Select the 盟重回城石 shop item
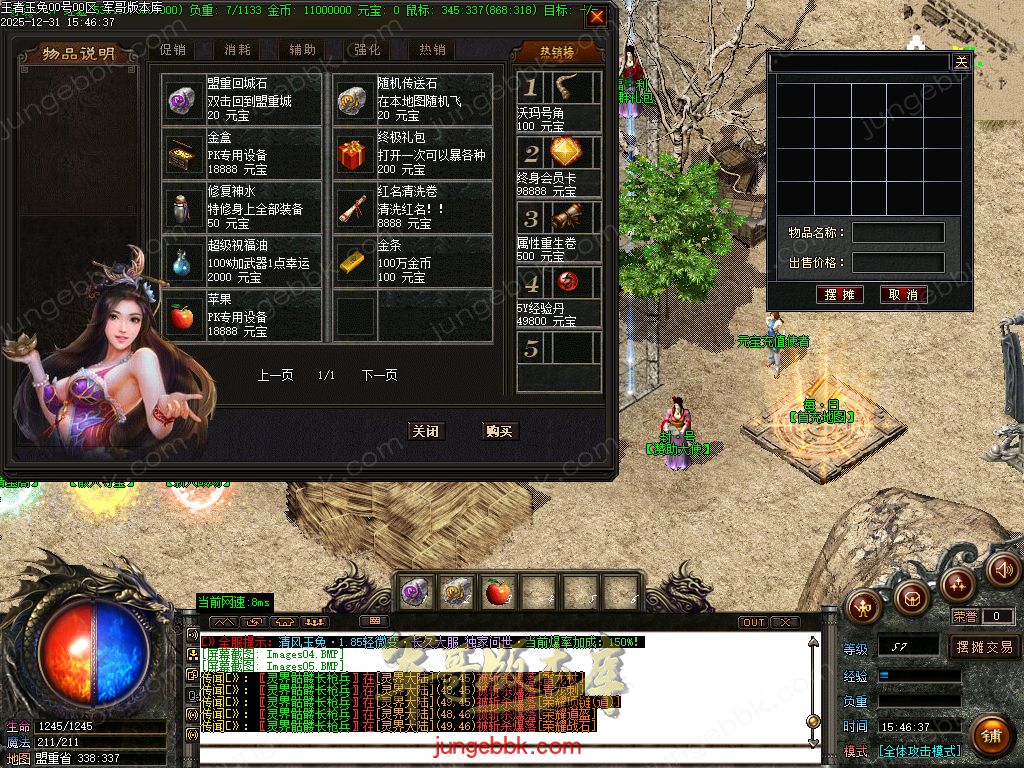The image size is (1024, 768). 241,99
